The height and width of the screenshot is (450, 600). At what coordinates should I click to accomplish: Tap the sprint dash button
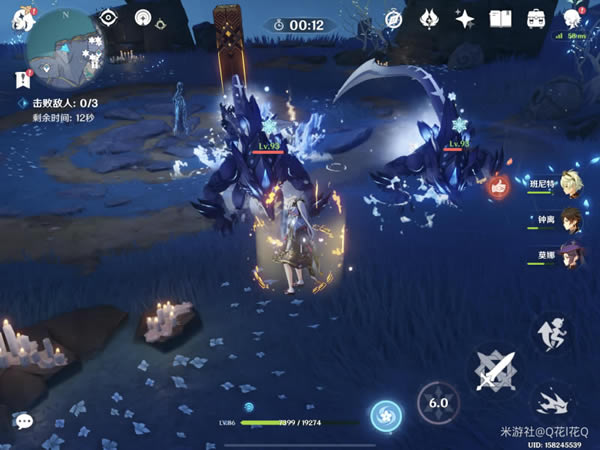[551, 402]
